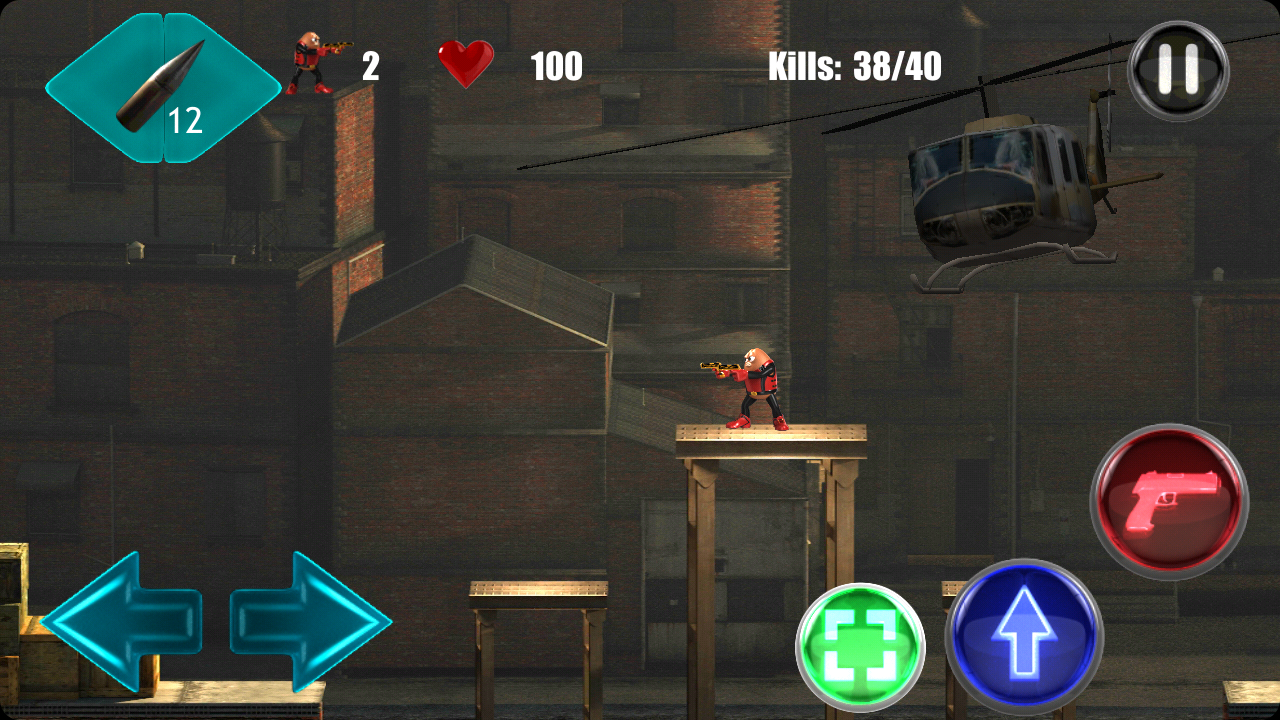Pause the game with the pause button
The height and width of the screenshot is (720, 1280).
[1178, 71]
